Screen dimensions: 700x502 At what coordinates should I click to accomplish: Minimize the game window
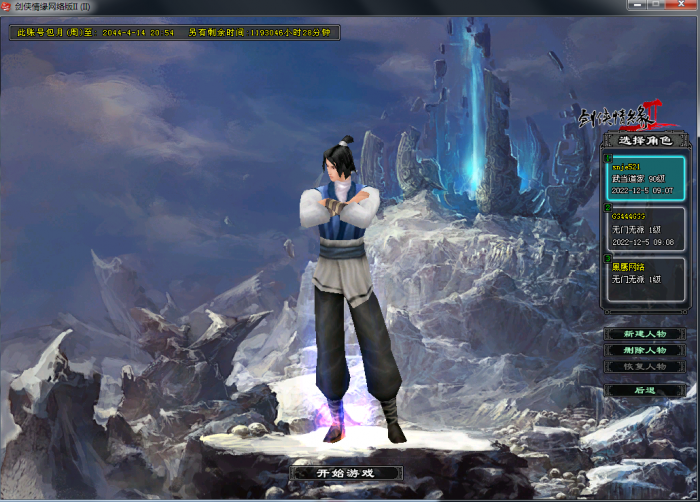click(x=639, y=6)
